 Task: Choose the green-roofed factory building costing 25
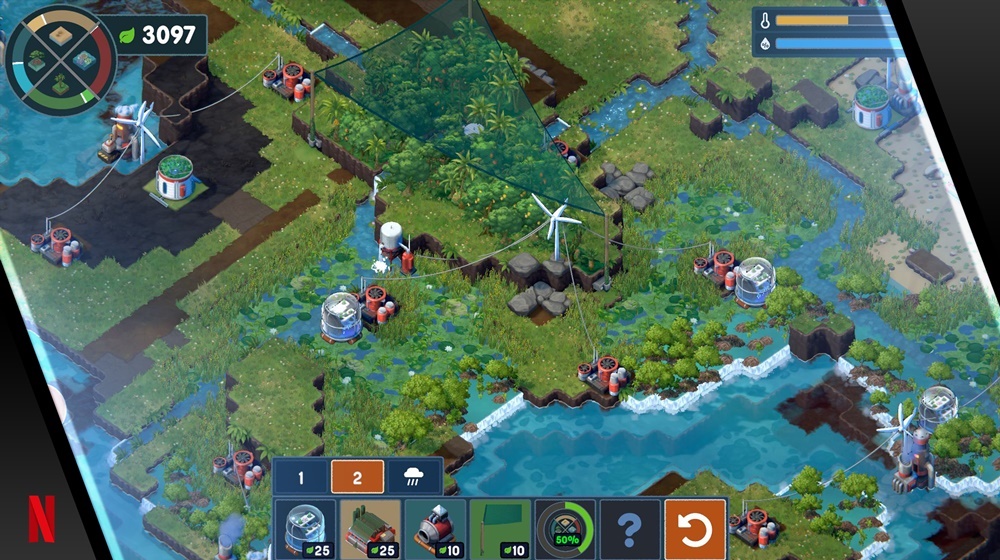369,529
